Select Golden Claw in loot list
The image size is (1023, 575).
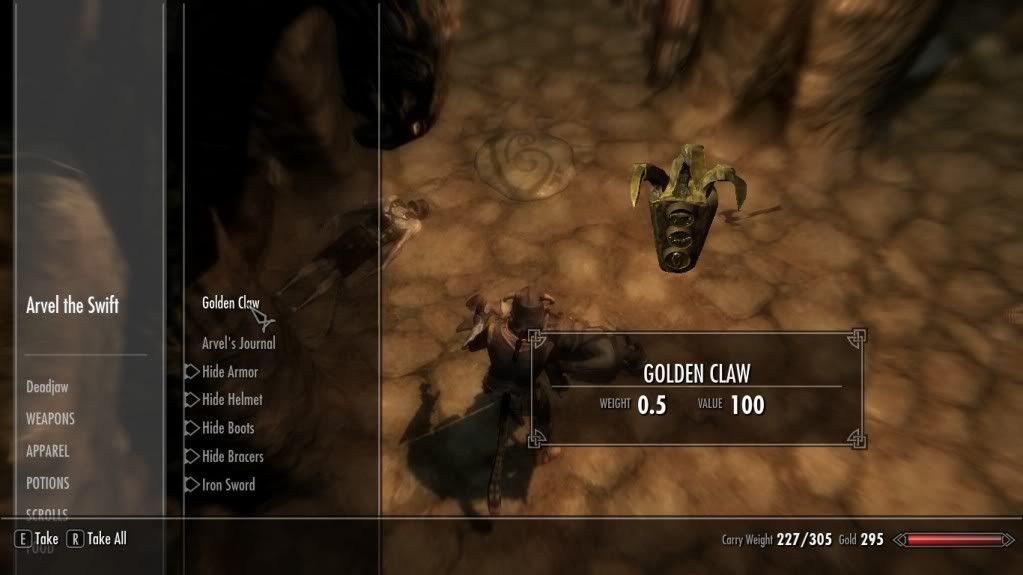tap(231, 303)
